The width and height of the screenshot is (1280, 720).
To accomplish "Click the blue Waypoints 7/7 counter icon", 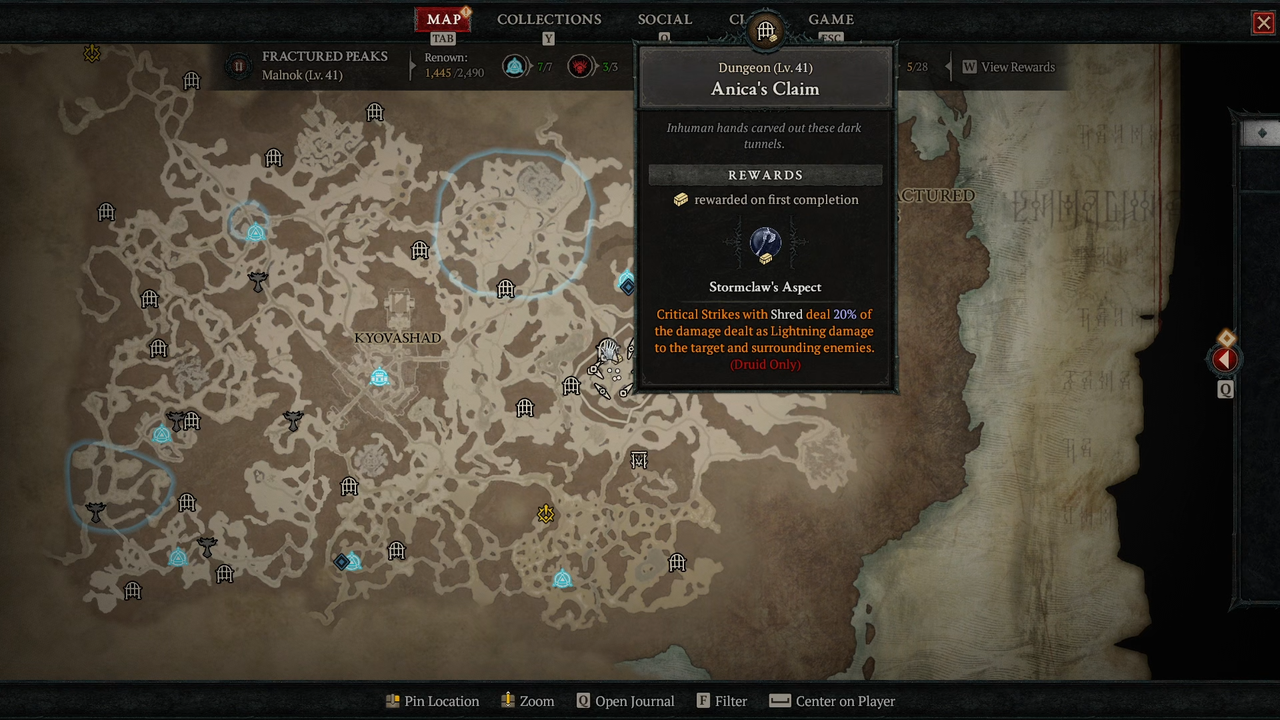I will [513, 67].
